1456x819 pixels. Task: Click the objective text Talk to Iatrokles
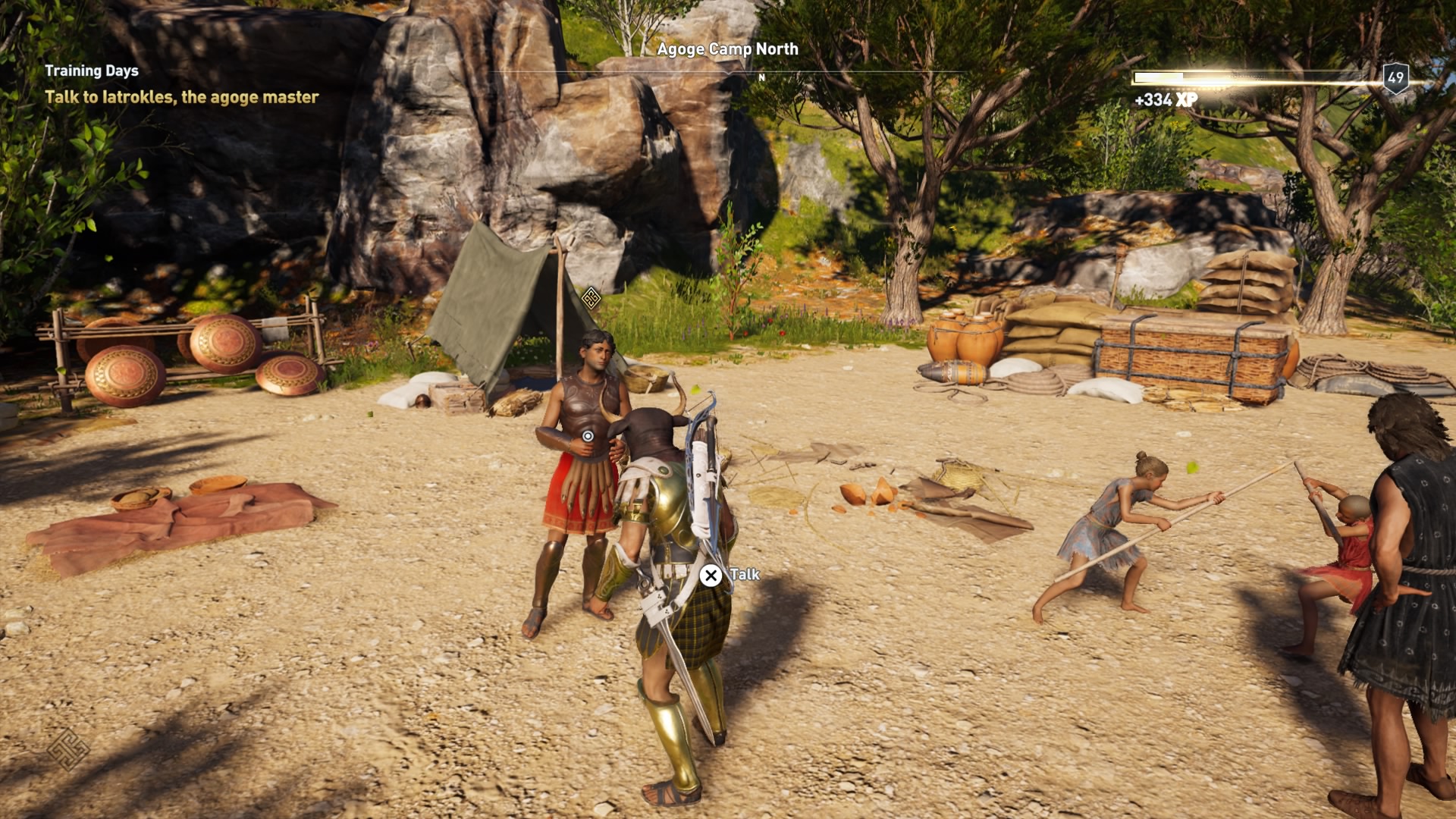(184, 97)
